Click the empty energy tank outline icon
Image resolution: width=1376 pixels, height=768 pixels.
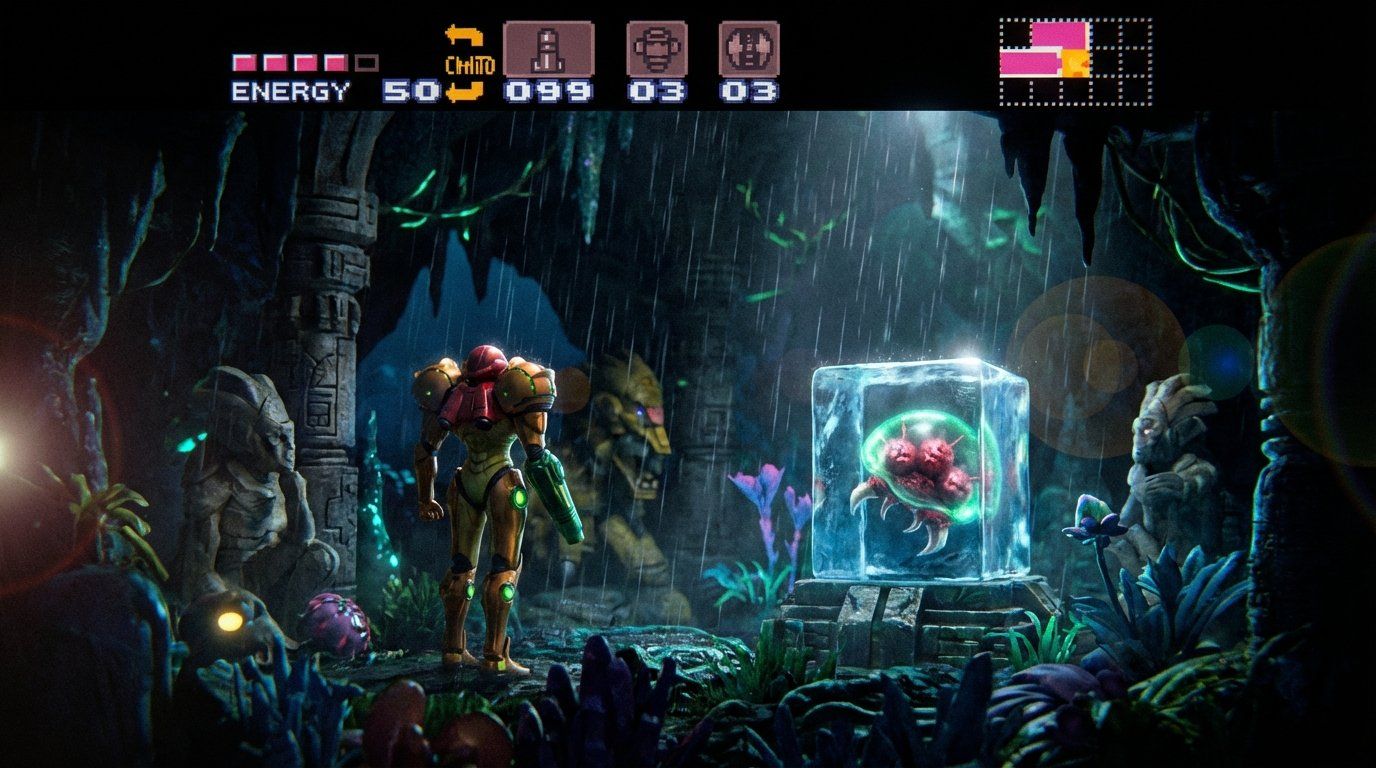click(x=369, y=60)
